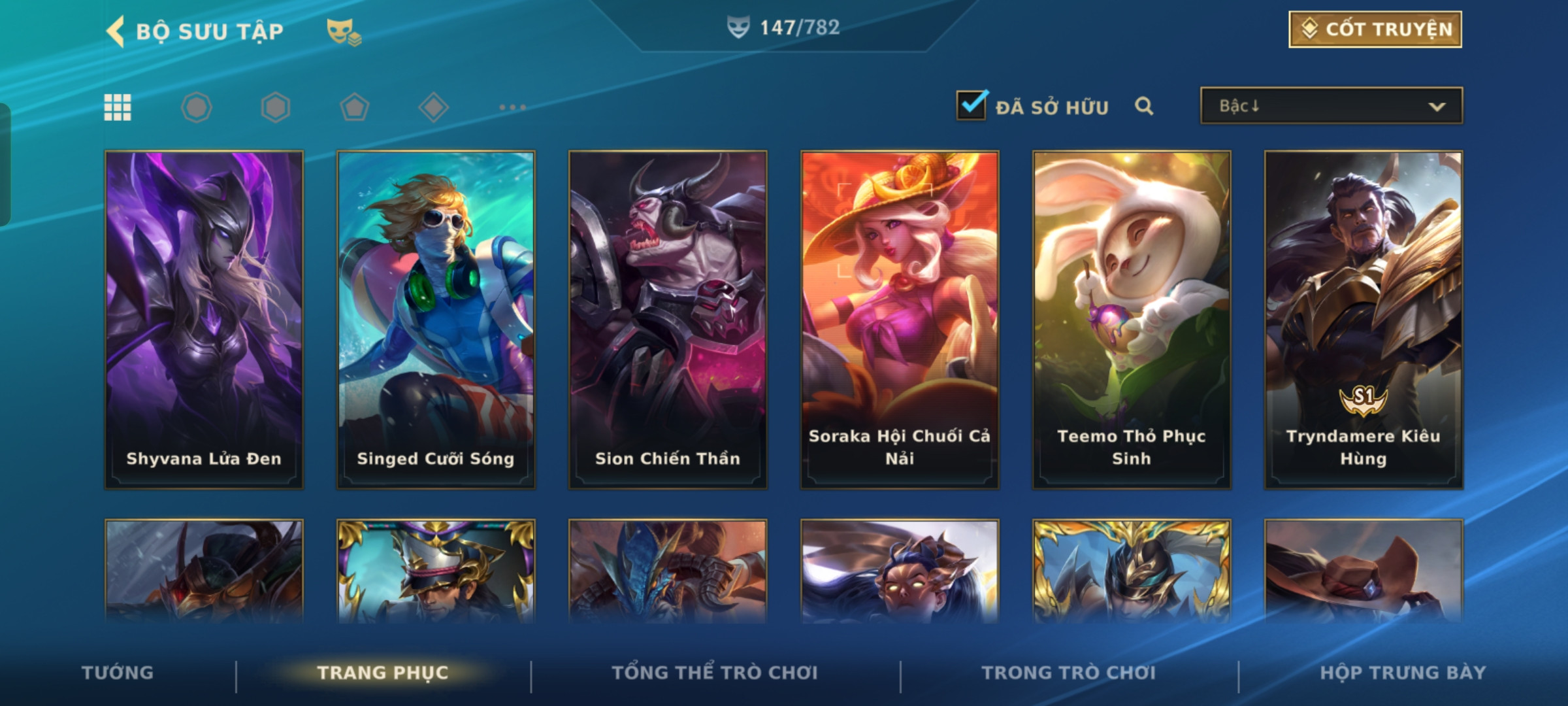Choose the pentagon-shaped rarity filter
Image resolution: width=1568 pixels, height=706 pixels.
(354, 107)
